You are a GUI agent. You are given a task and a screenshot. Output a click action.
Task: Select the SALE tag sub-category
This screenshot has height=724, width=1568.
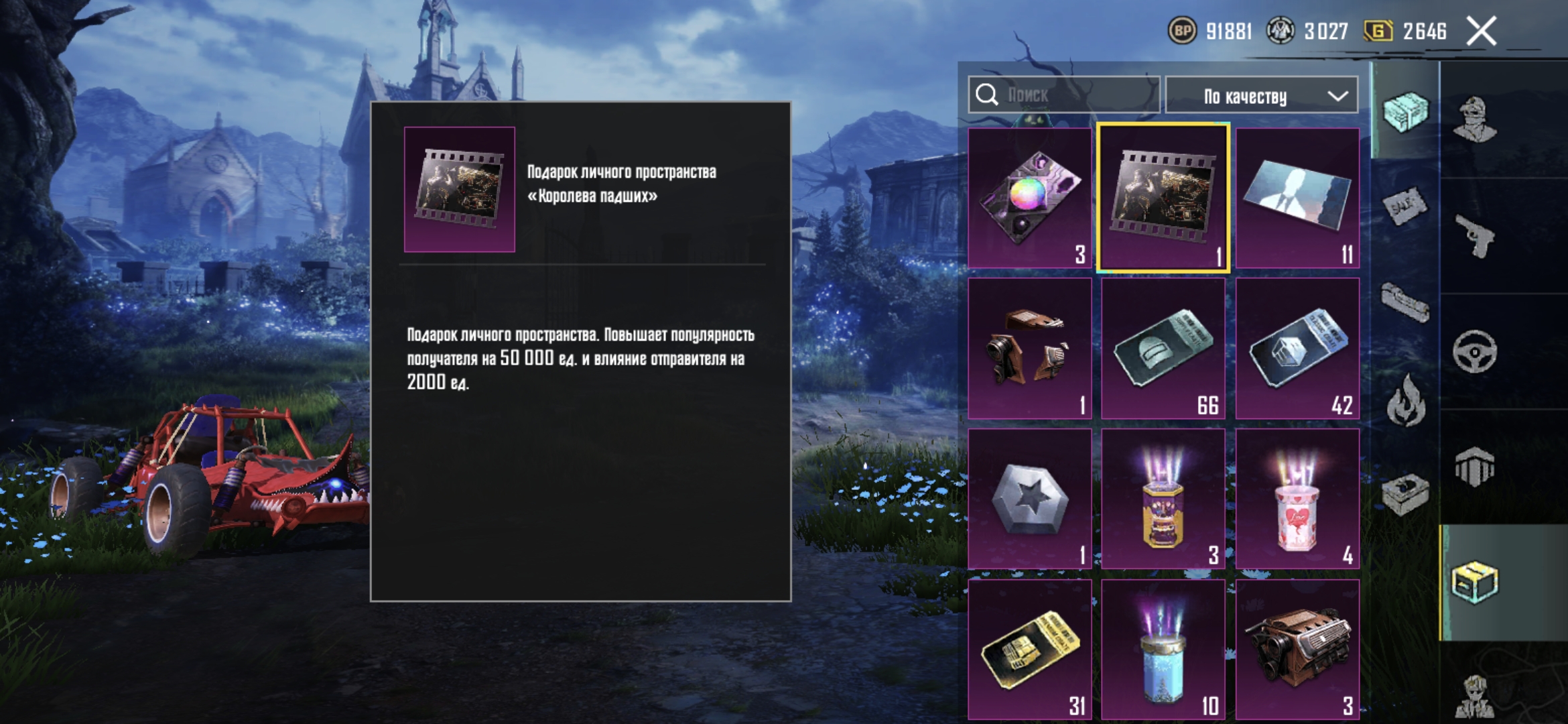click(1405, 206)
